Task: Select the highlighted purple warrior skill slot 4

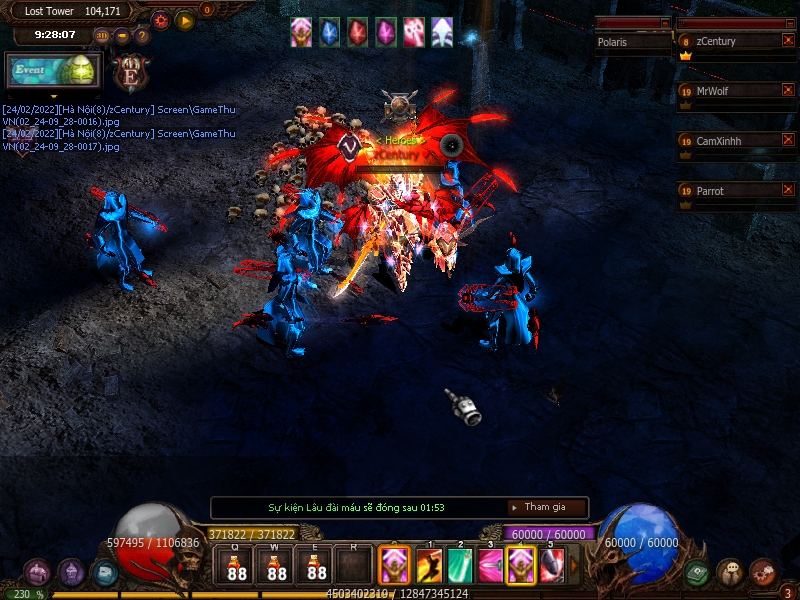Action: [x=521, y=567]
